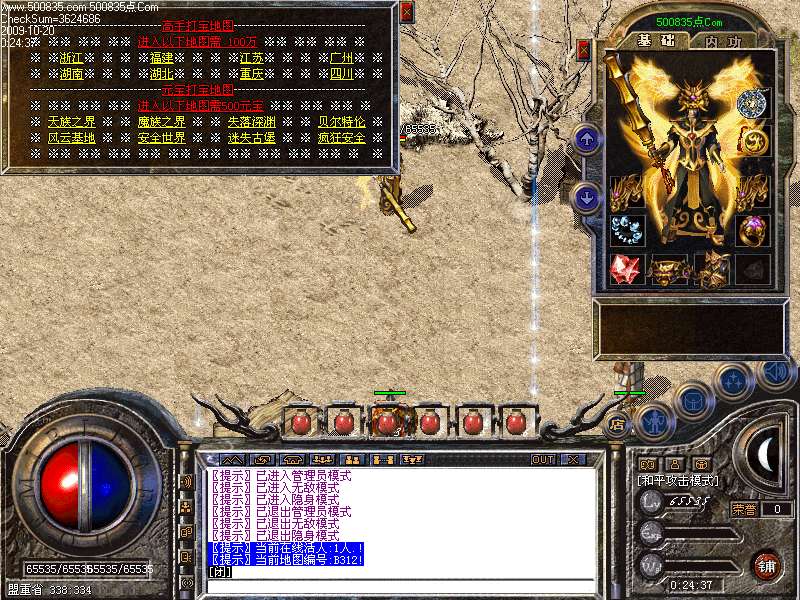Close the treasure map dialog

406,12
